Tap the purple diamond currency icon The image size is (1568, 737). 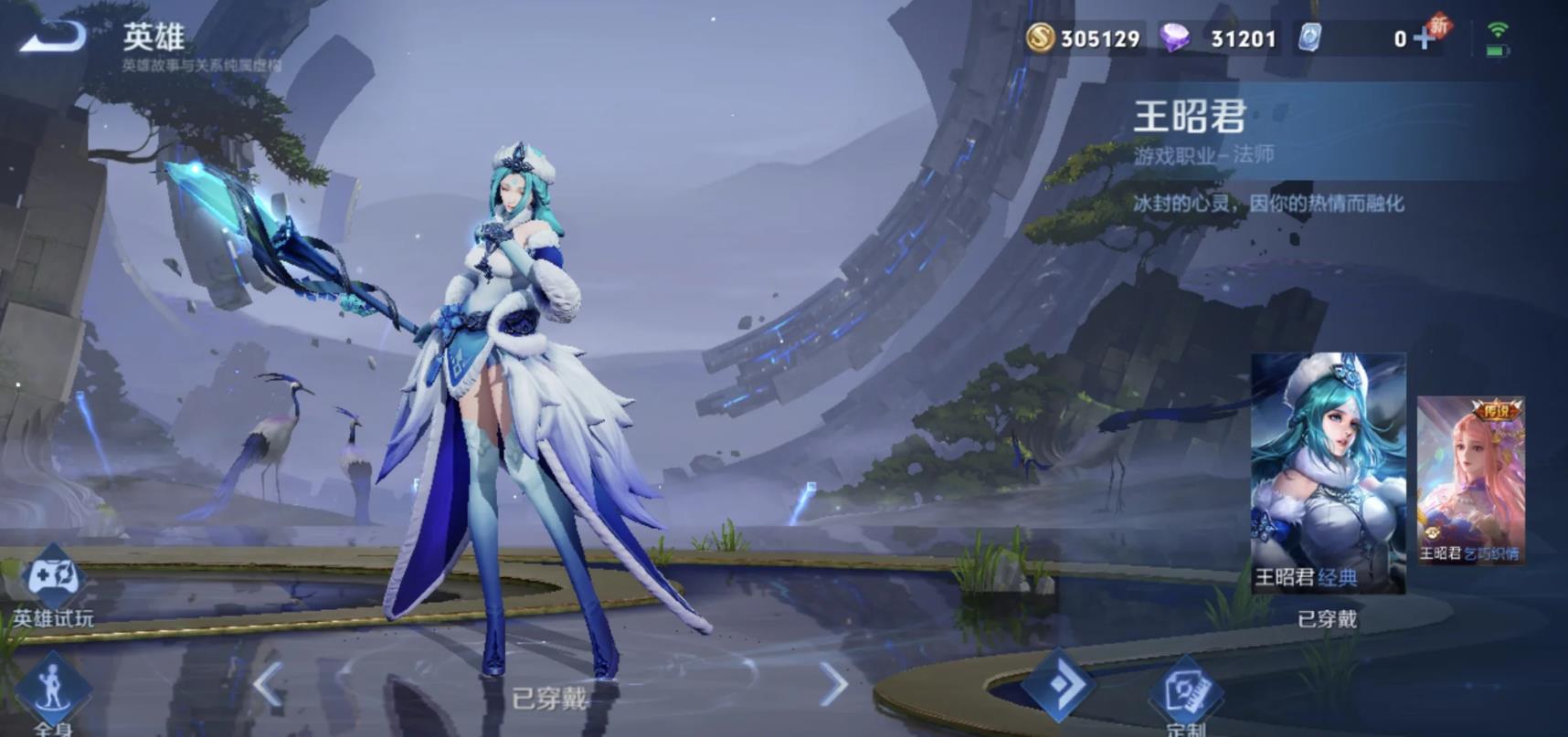(1174, 38)
